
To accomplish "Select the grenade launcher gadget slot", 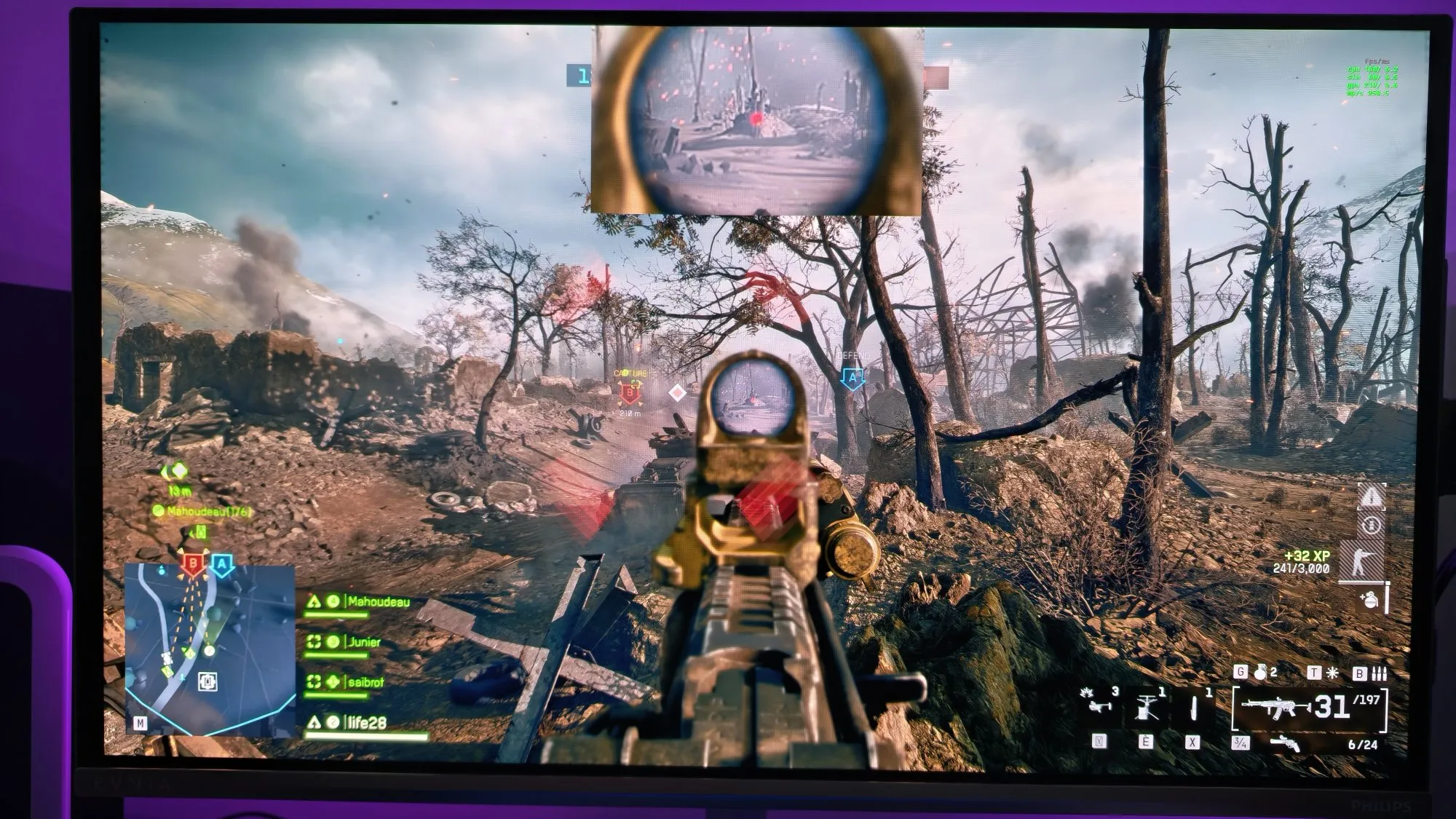I will tap(1096, 703).
